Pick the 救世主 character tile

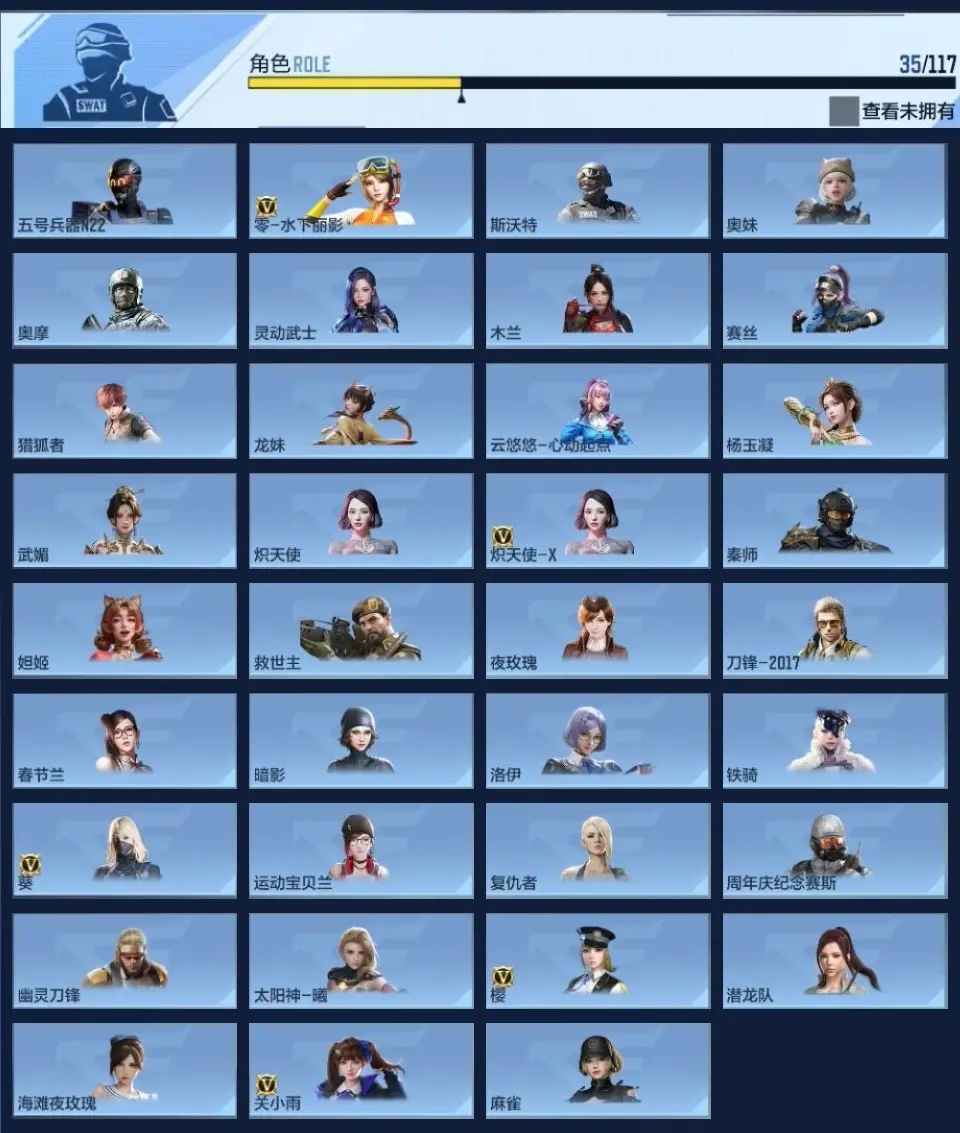click(361, 631)
